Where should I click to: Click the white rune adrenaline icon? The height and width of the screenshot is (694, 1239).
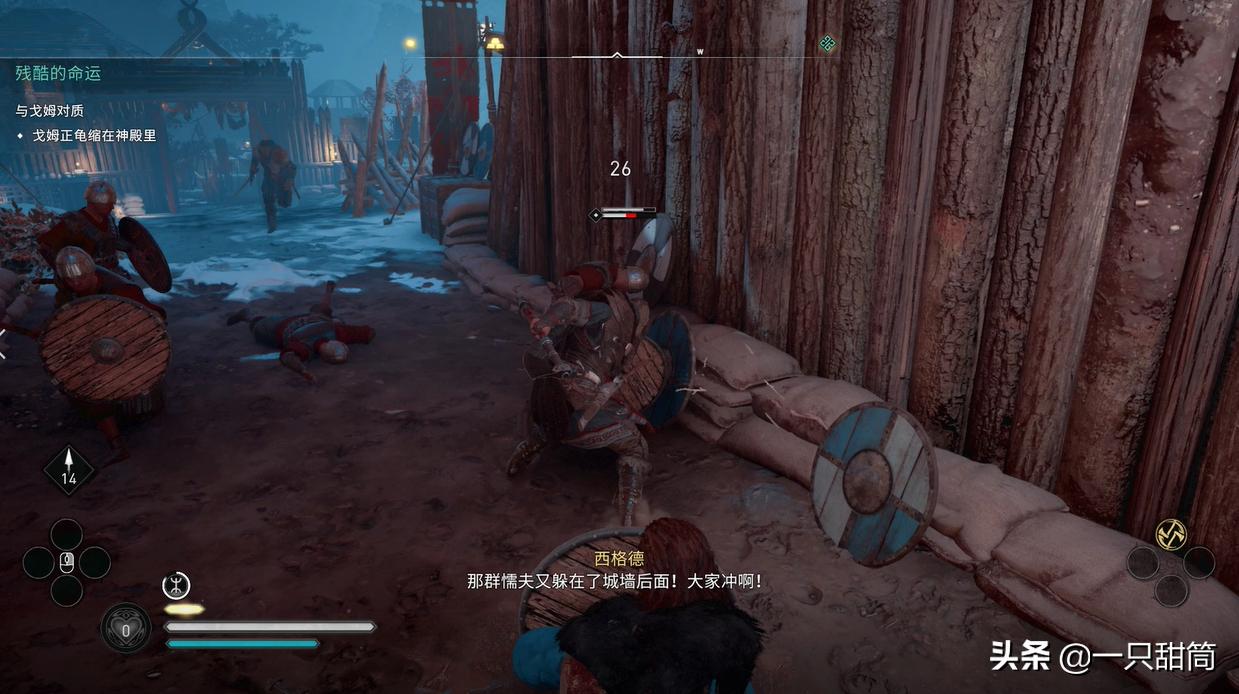coord(176,585)
